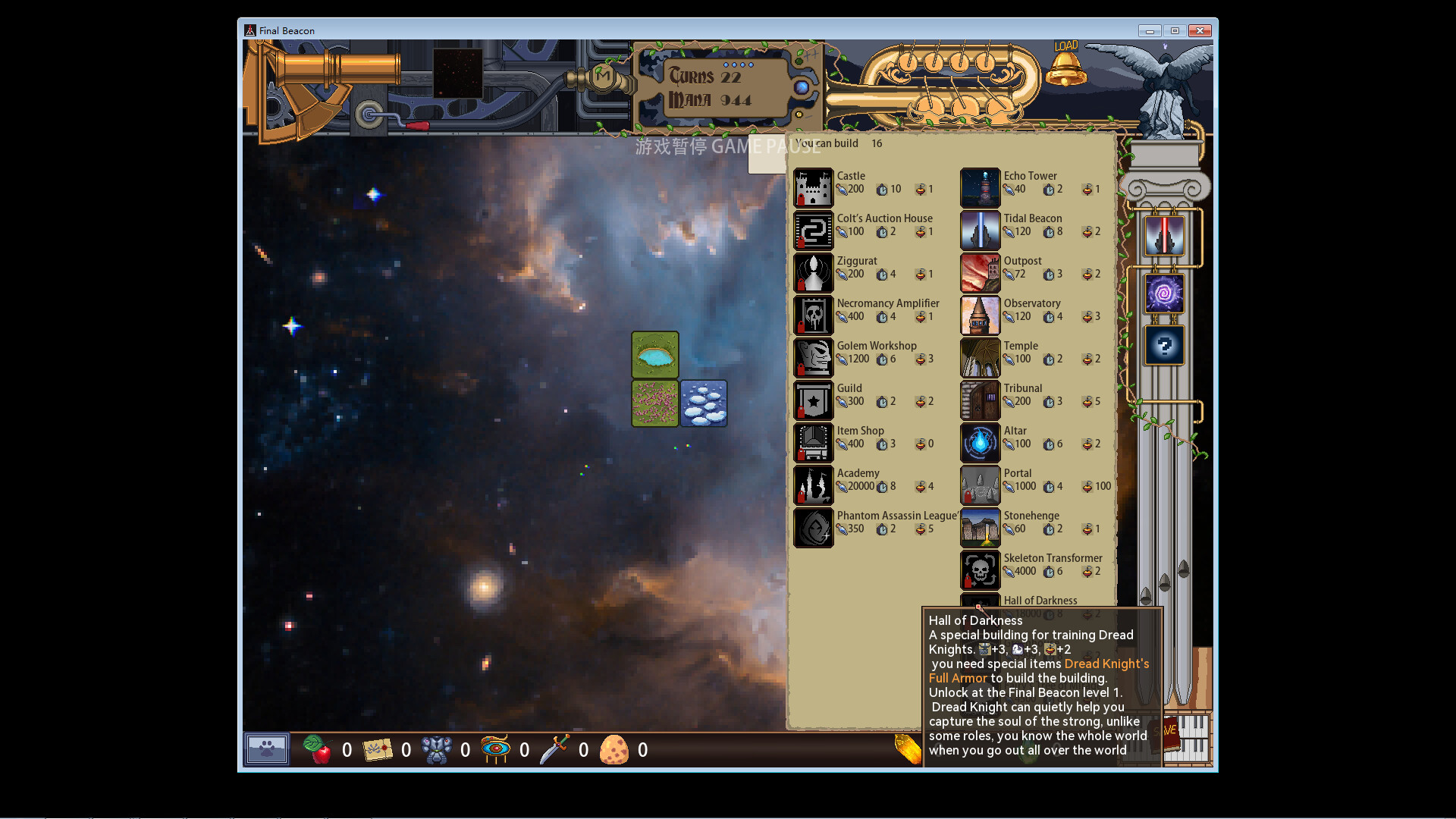This screenshot has height=819, width=1456.
Task: Select the Echo Tower building icon
Action: coord(980,188)
